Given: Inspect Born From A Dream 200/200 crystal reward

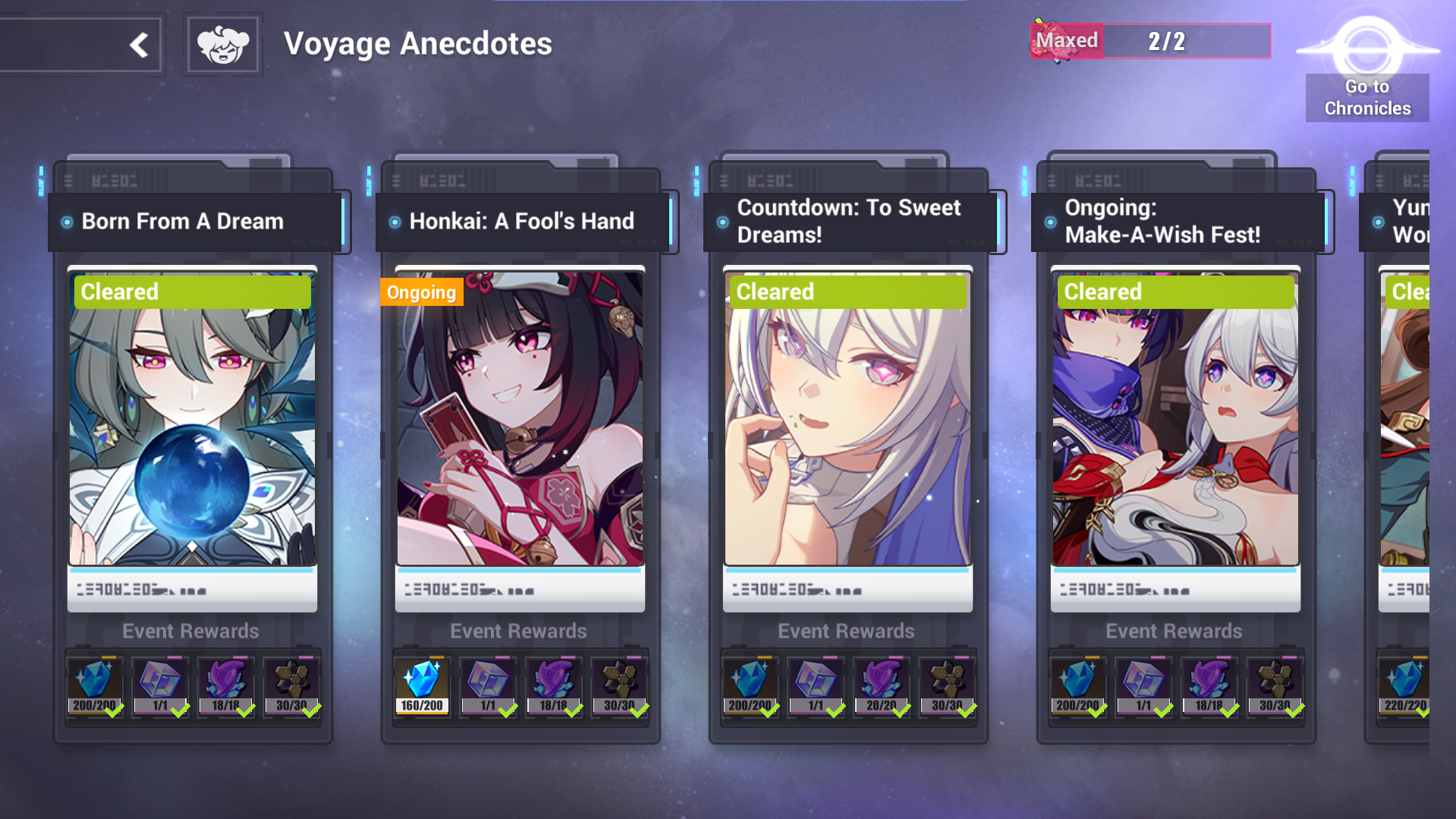Looking at the screenshot, I should click(94, 686).
